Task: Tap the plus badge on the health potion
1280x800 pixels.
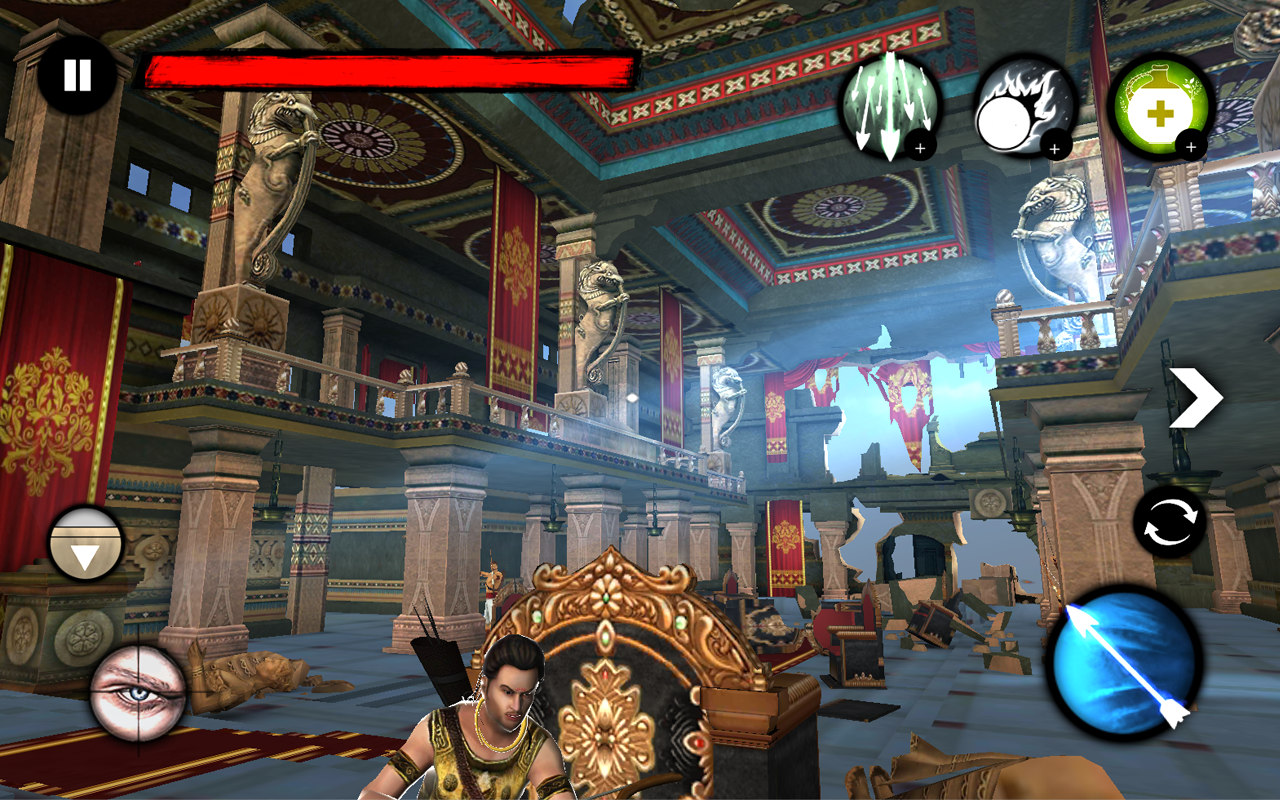Action: click(x=1190, y=147)
